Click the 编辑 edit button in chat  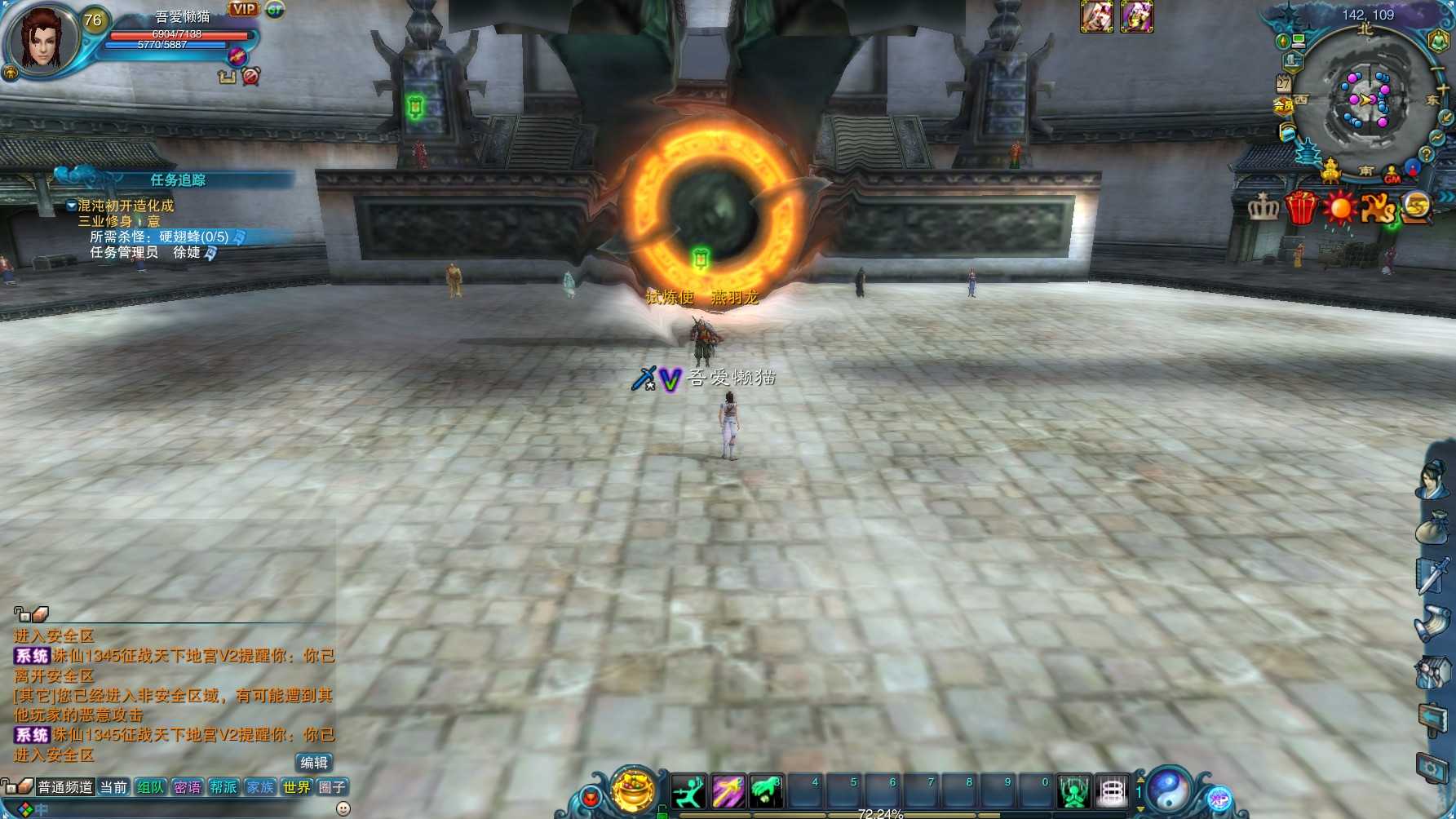pos(314,763)
